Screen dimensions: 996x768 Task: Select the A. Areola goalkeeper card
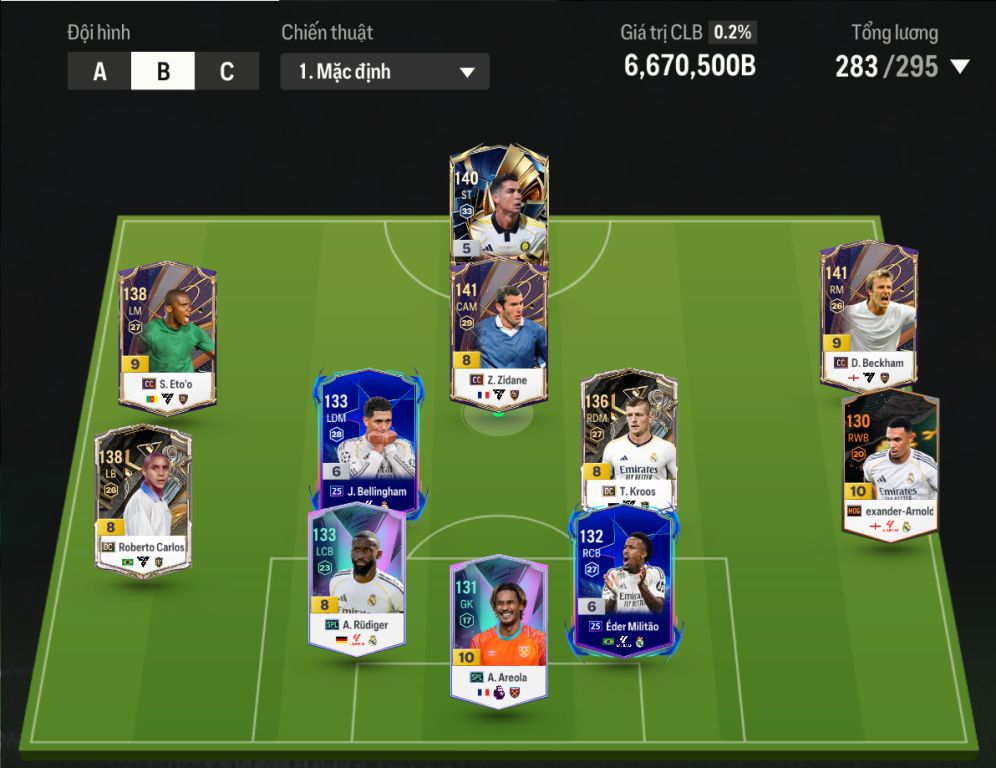[x=498, y=630]
